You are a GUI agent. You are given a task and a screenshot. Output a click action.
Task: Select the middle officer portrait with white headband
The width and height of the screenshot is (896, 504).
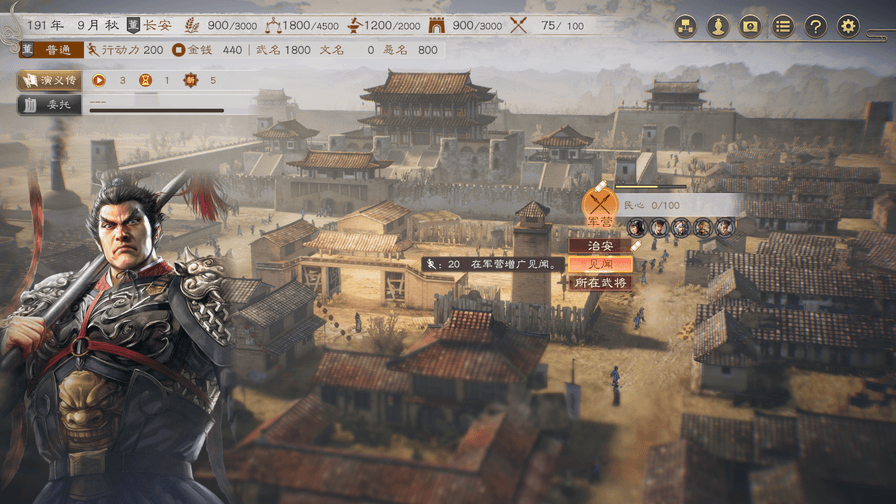coord(681,228)
